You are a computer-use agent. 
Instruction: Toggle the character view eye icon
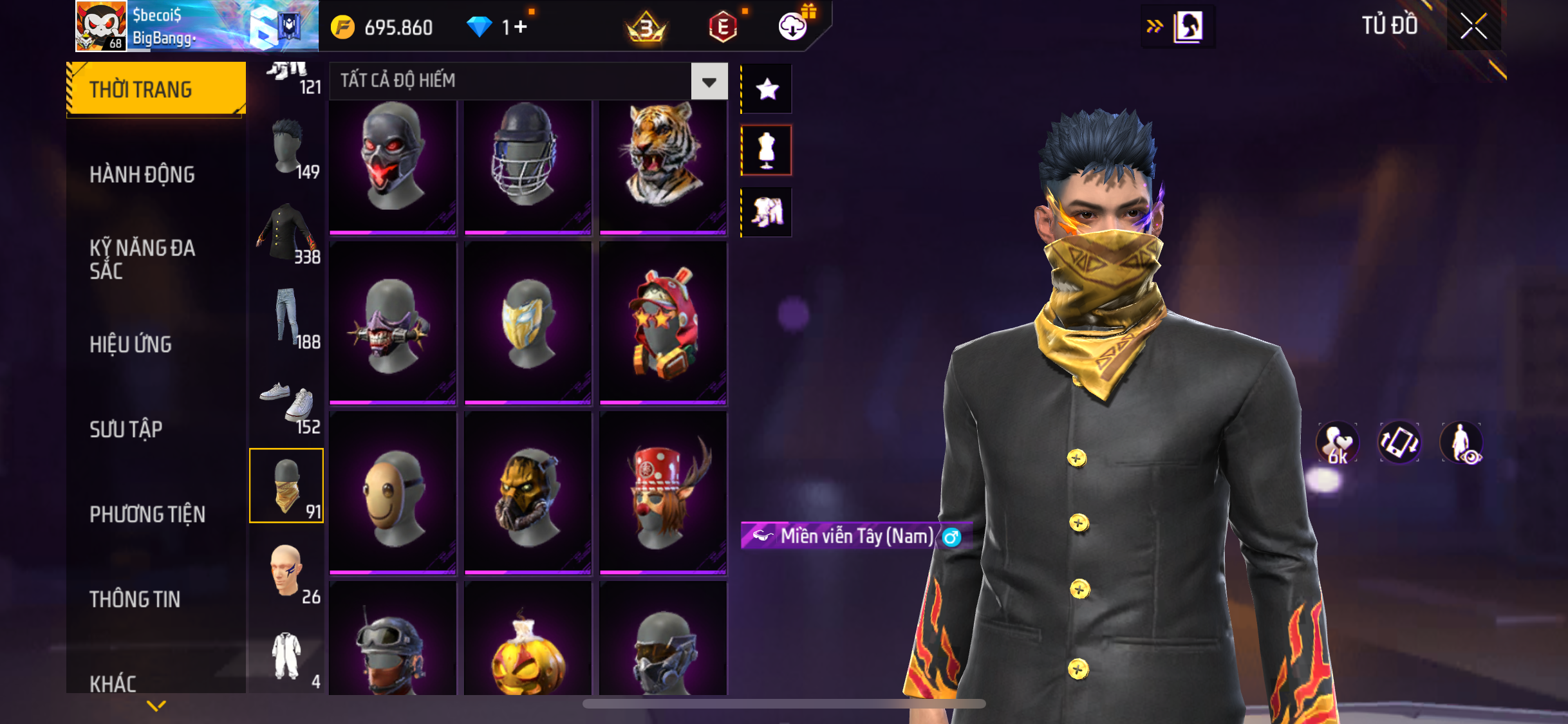point(1462,443)
